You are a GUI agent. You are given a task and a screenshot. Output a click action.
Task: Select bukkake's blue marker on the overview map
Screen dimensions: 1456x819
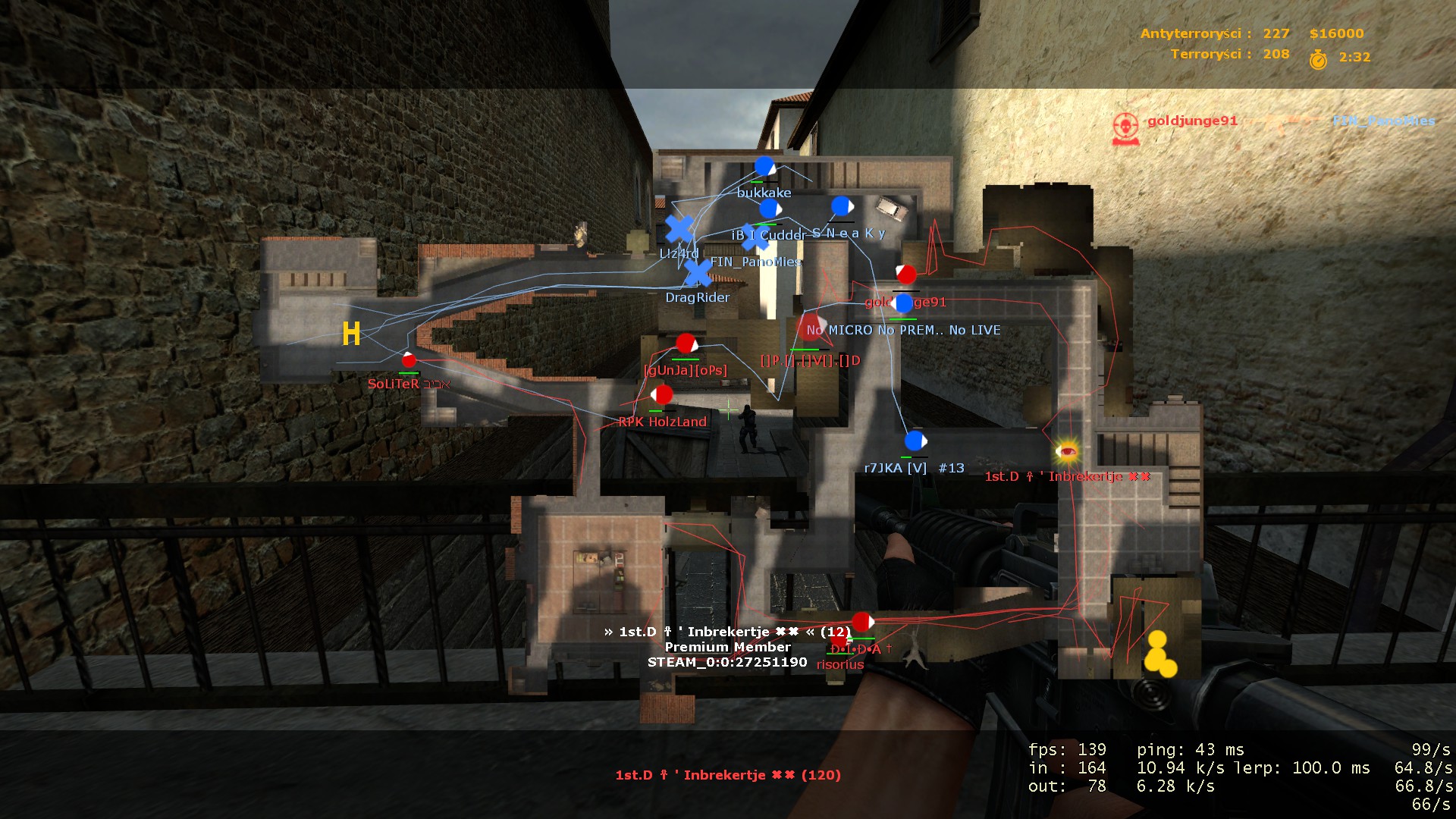764,166
